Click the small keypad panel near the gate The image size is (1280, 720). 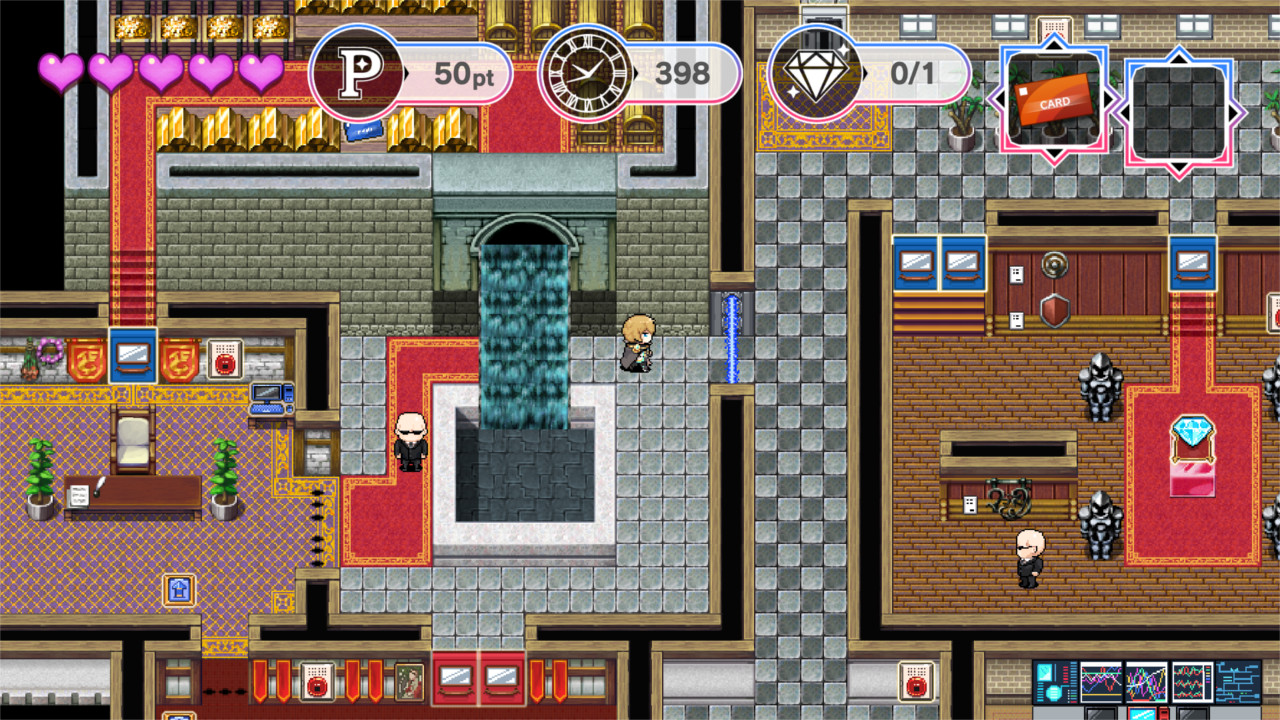point(970,504)
